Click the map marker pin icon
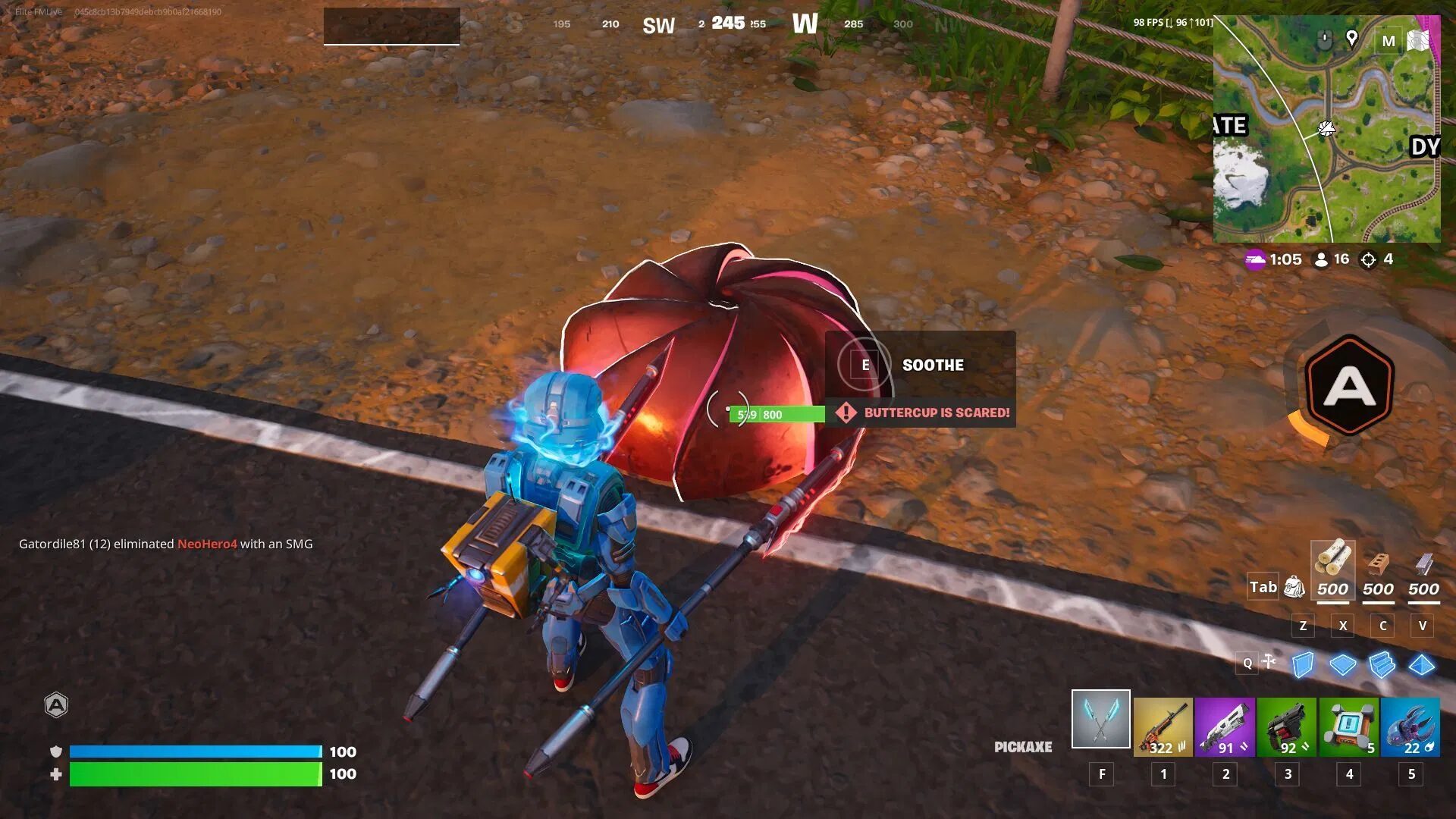The width and height of the screenshot is (1456, 819). tap(1351, 38)
